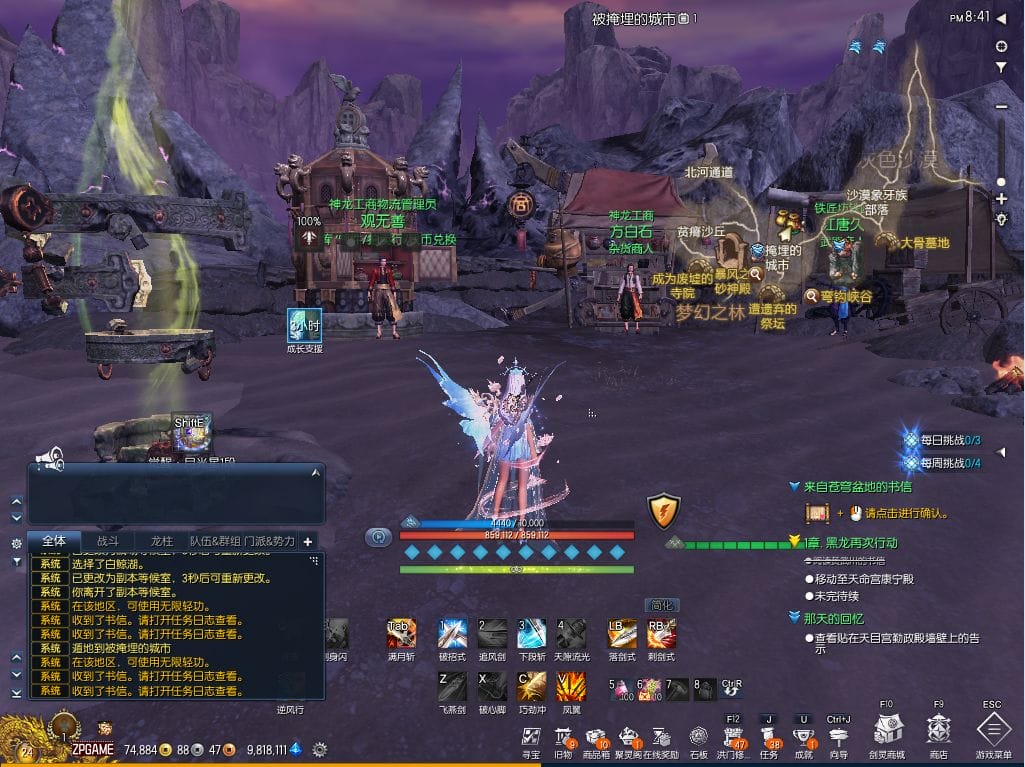Screen dimensions: 1025x767
Task: Open the 成就 achievements trophy icon
Action: [x=803, y=737]
